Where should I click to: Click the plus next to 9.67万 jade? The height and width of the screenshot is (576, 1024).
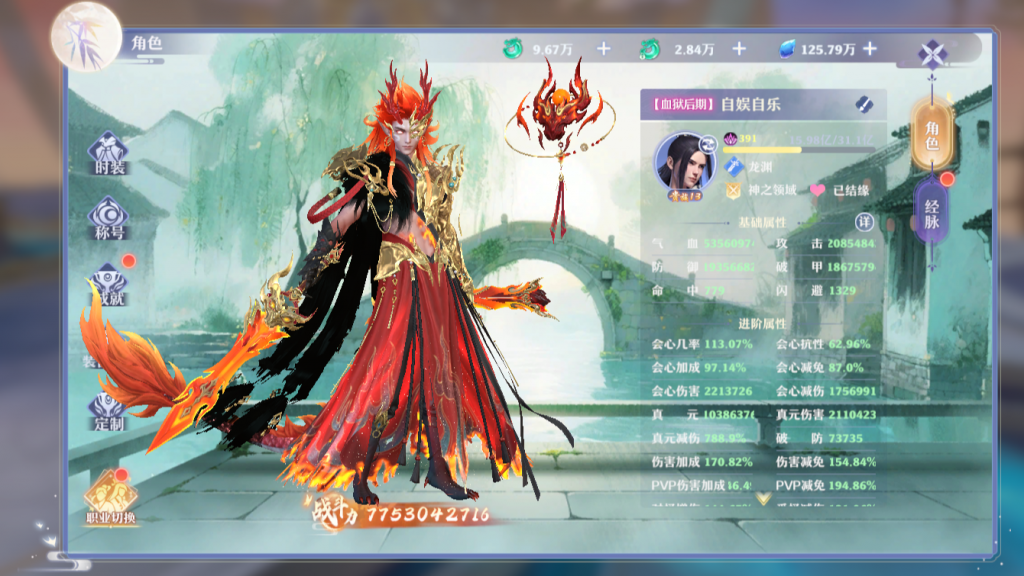tap(603, 48)
